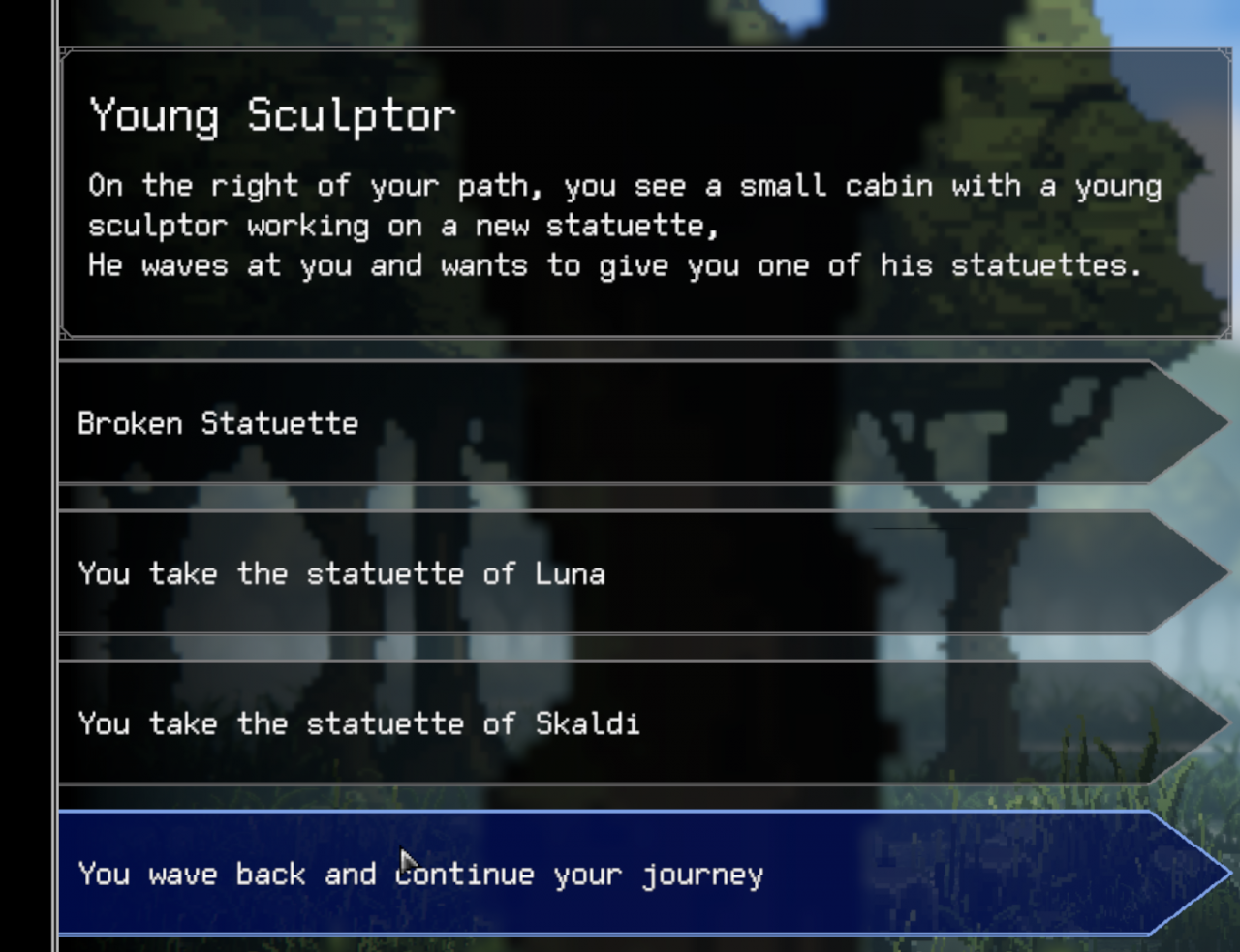Wave back and continue your journey
The height and width of the screenshot is (952, 1240).
click(620, 874)
